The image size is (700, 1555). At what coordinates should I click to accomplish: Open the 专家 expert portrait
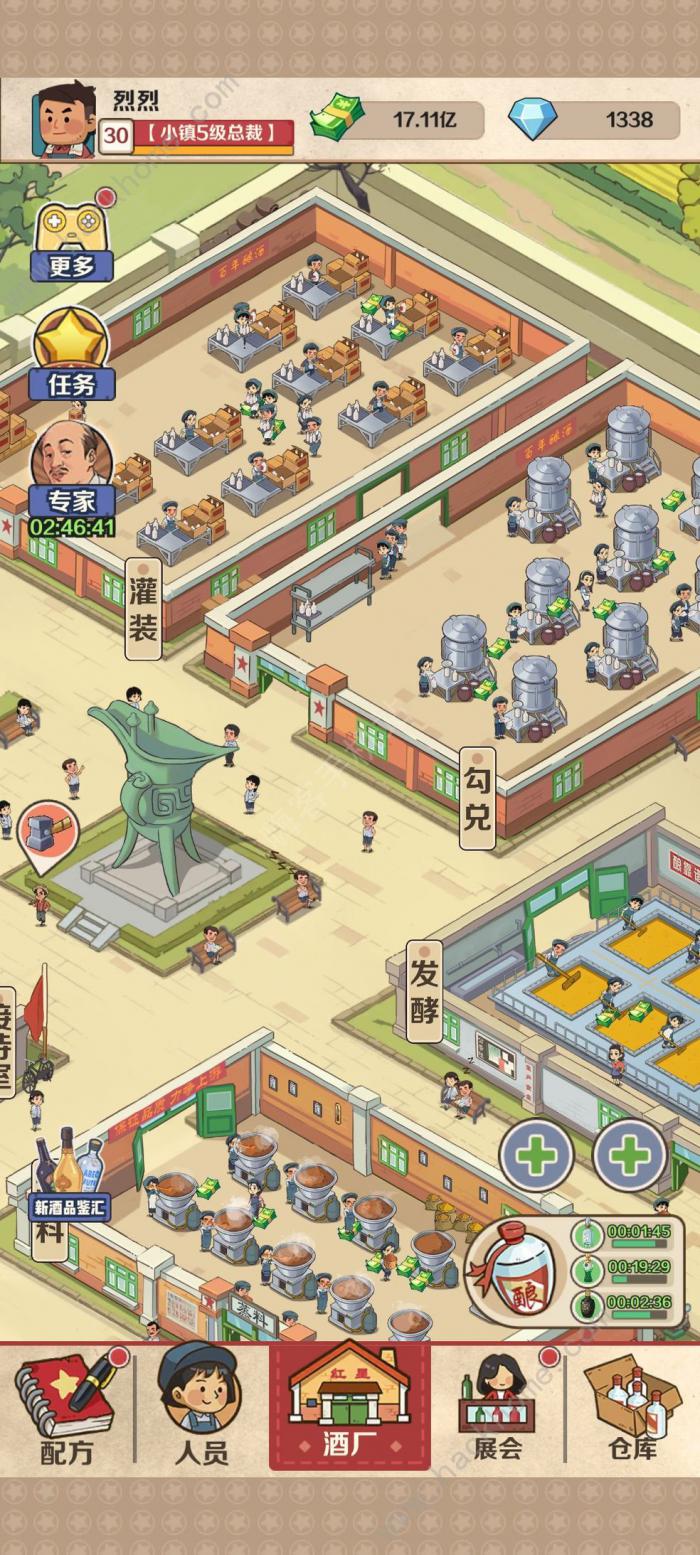click(x=72, y=470)
